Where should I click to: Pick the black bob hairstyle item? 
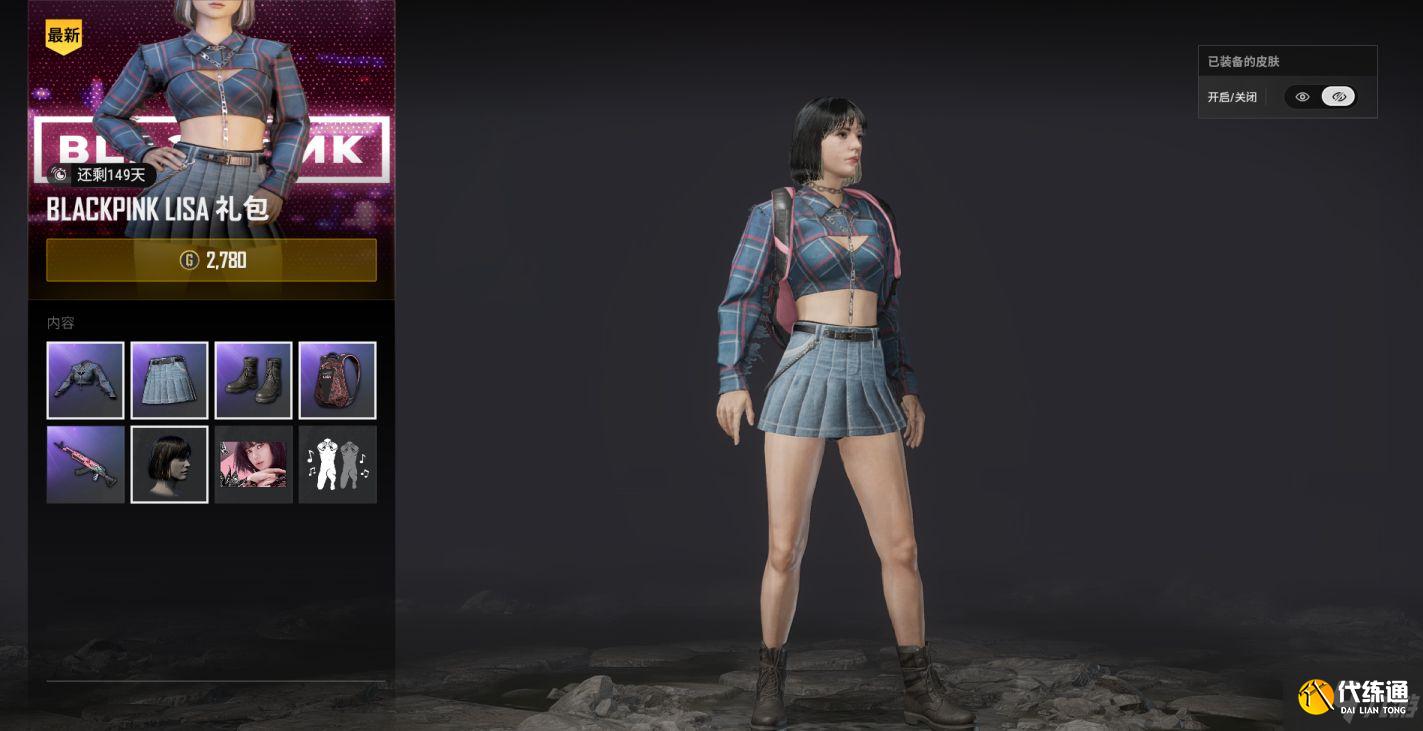coord(169,464)
